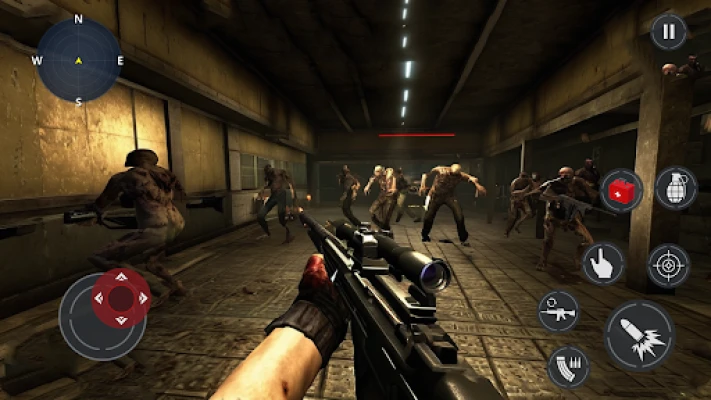Viewport: 711px width, 400px height.
Task: Pause the game
Action: tap(669, 31)
